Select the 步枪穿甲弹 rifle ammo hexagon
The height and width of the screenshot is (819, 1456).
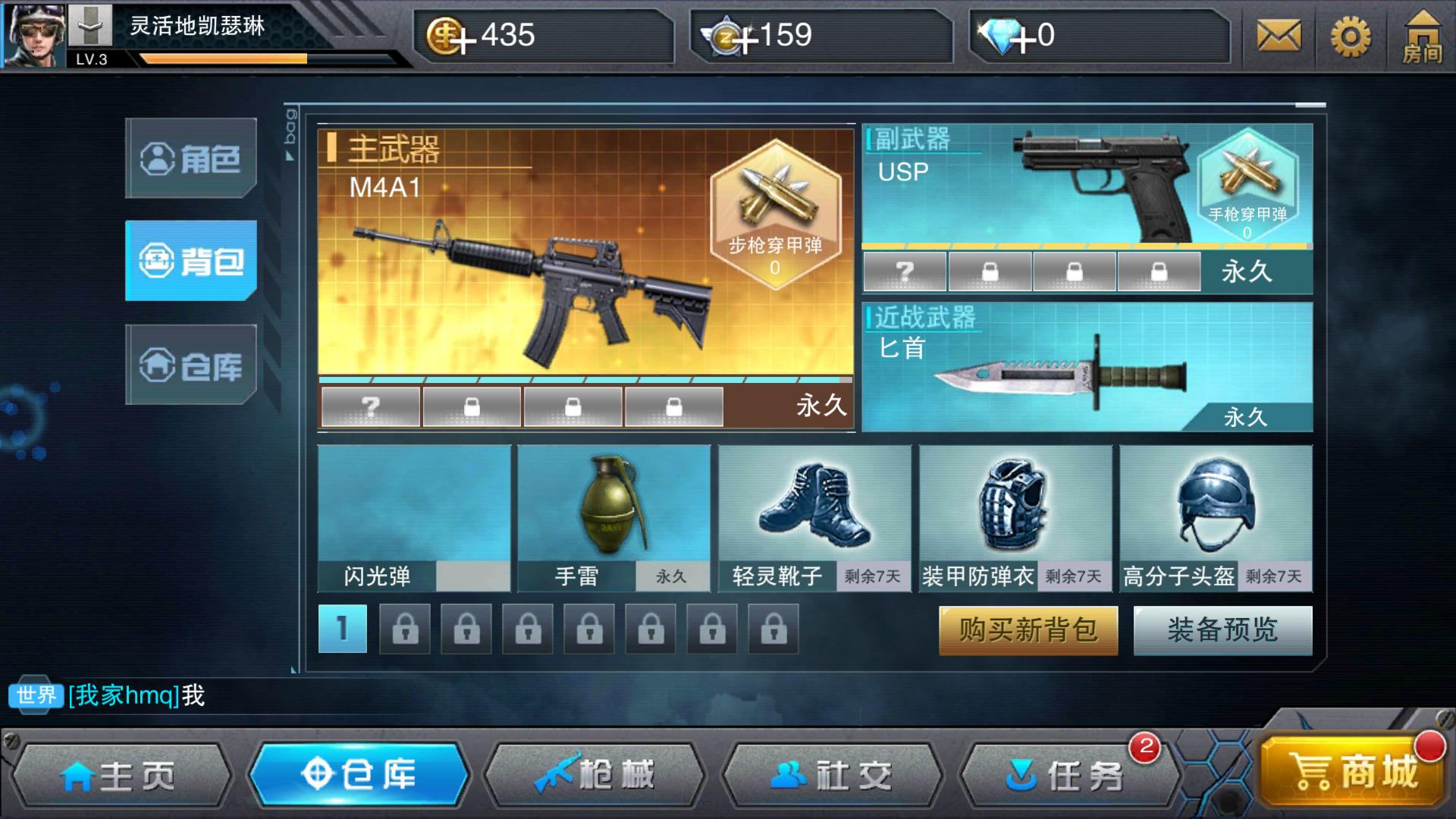[x=775, y=214]
